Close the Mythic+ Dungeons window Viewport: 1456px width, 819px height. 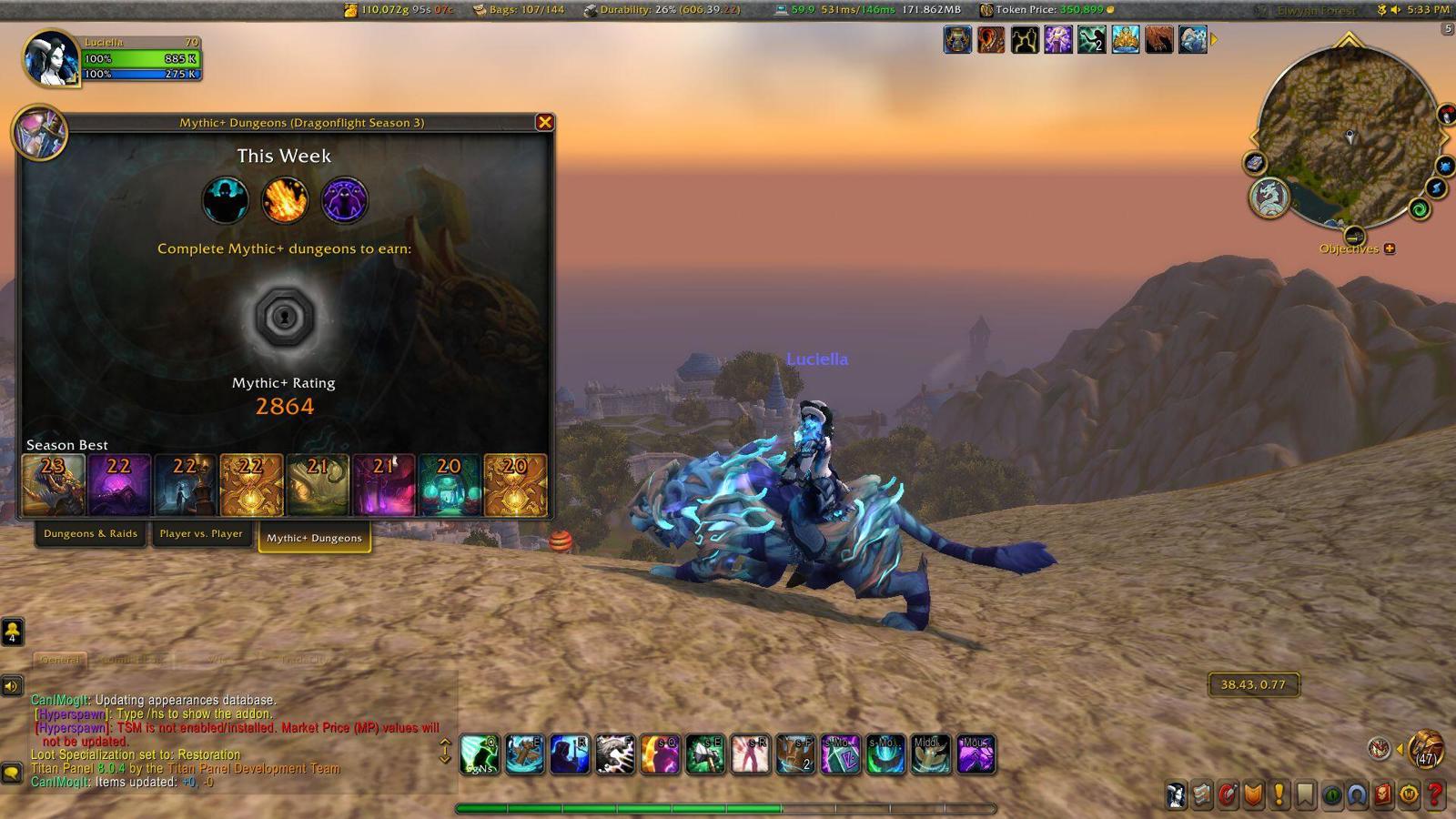click(x=544, y=122)
